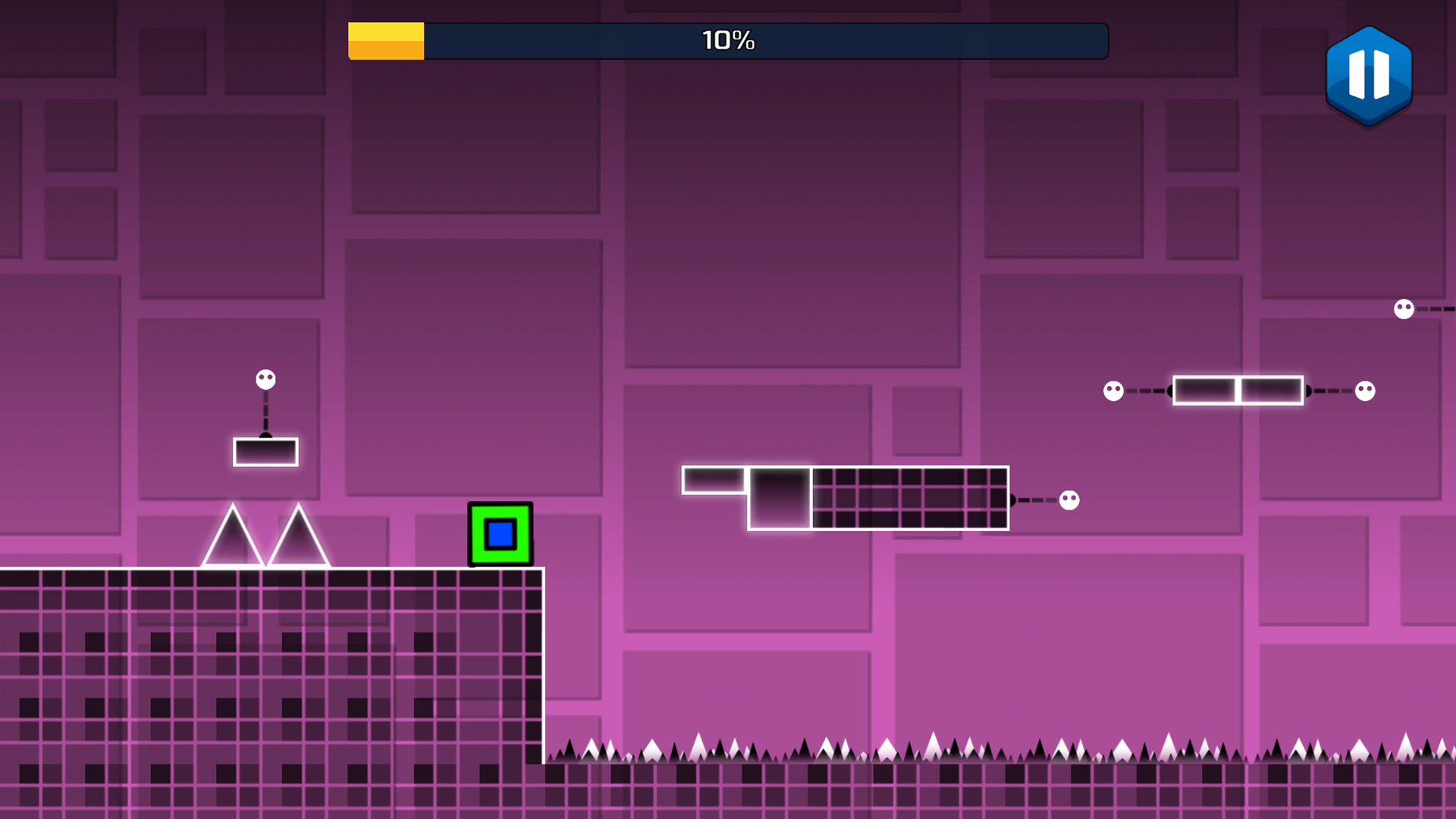
Task: Select the green player cube
Action: click(x=500, y=535)
